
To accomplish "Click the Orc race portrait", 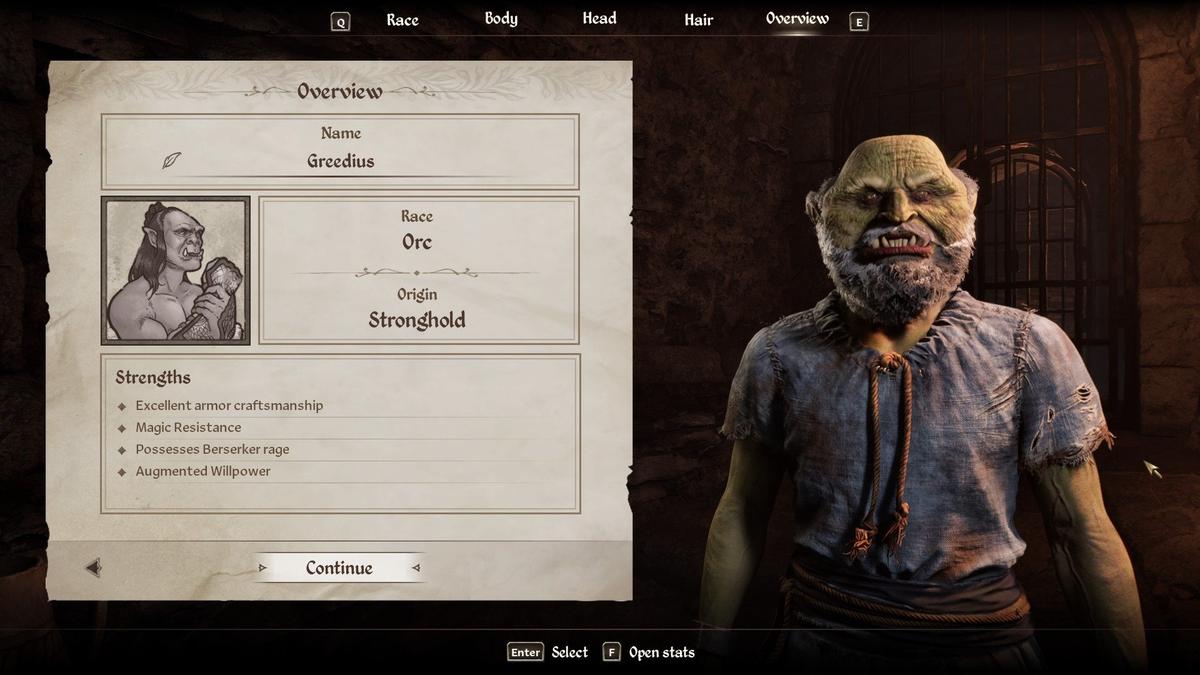I will pyautogui.click(x=176, y=271).
